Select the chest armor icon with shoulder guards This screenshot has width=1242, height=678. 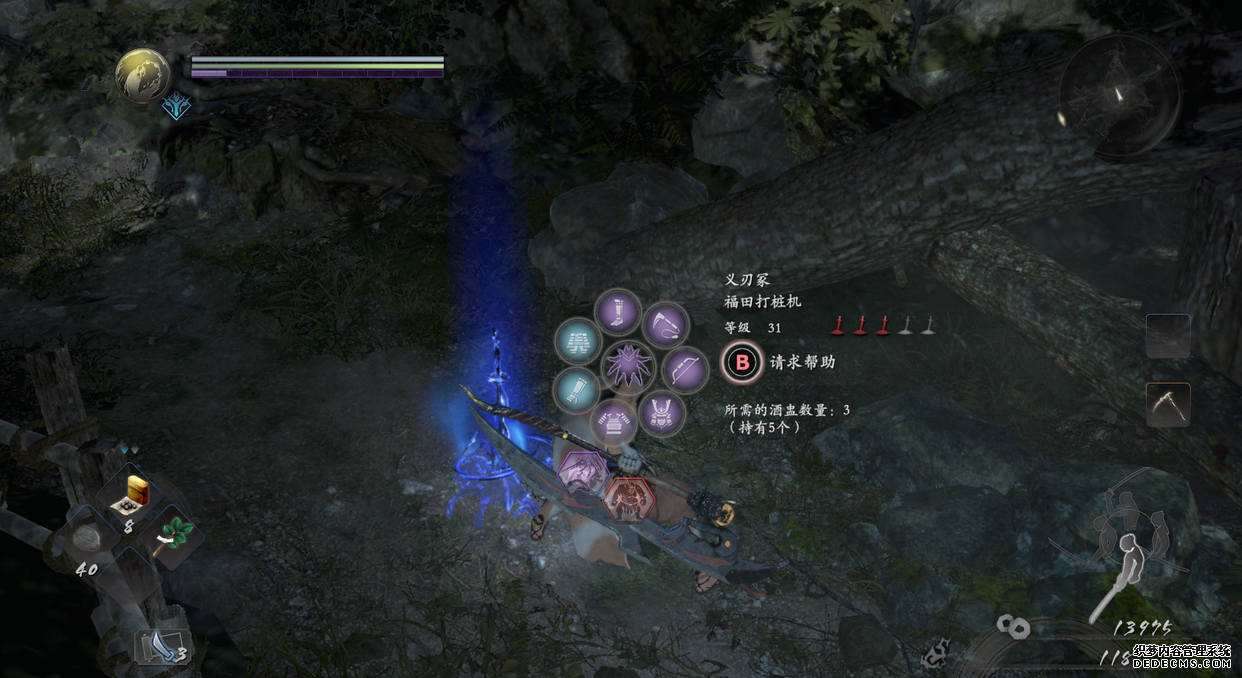pos(614,424)
